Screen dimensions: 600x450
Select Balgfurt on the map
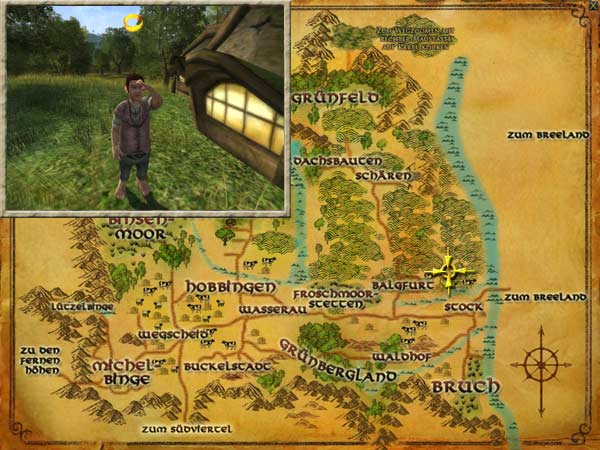[399, 285]
